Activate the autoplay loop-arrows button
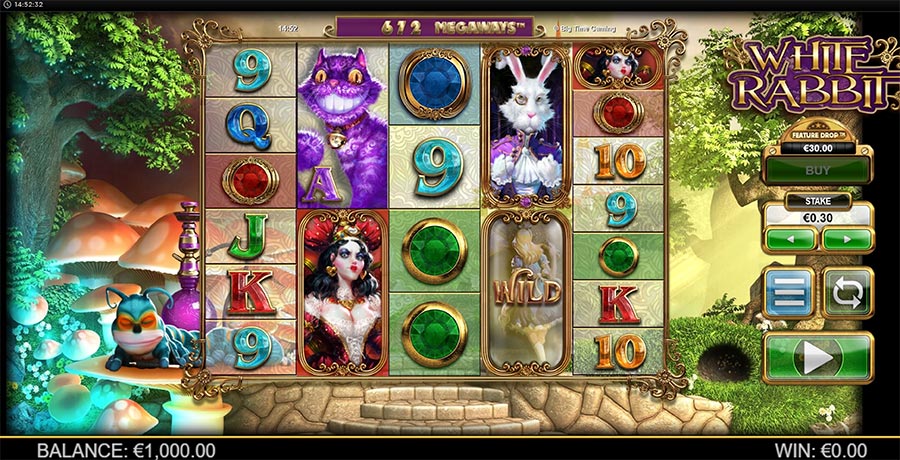The width and height of the screenshot is (900, 460). point(847,292)
